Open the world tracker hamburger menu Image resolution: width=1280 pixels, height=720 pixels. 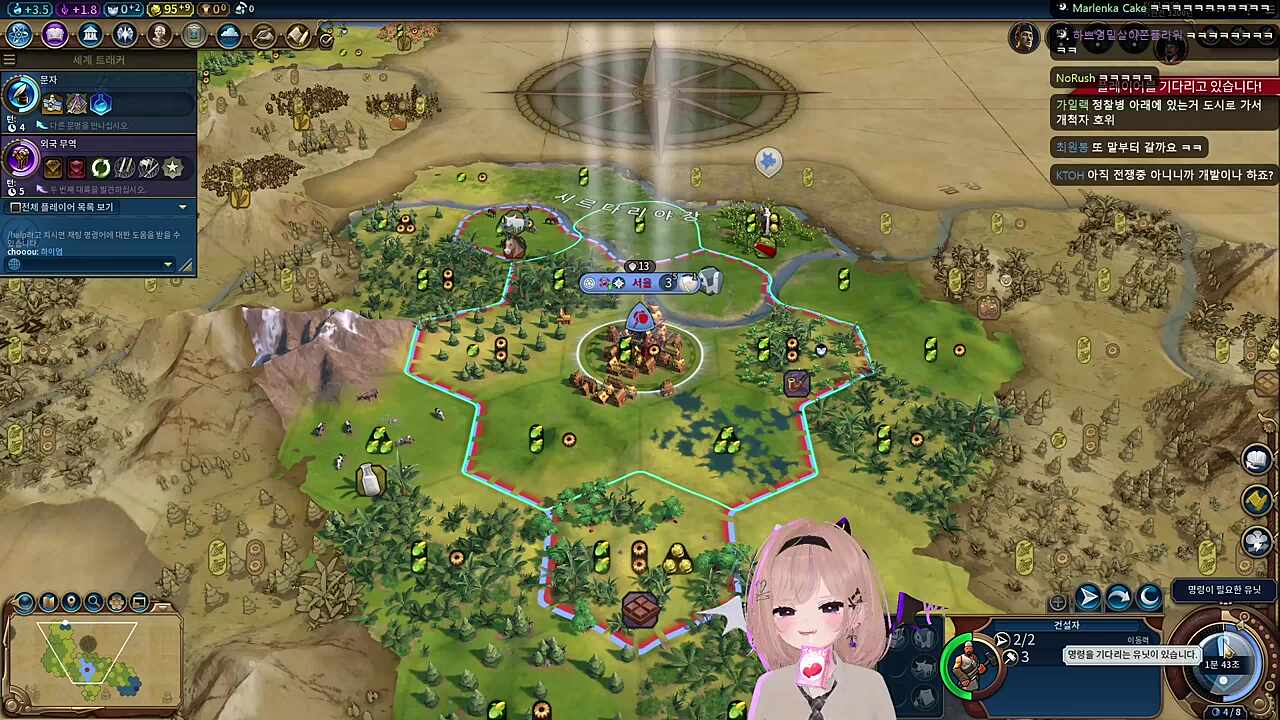point(10,60)
